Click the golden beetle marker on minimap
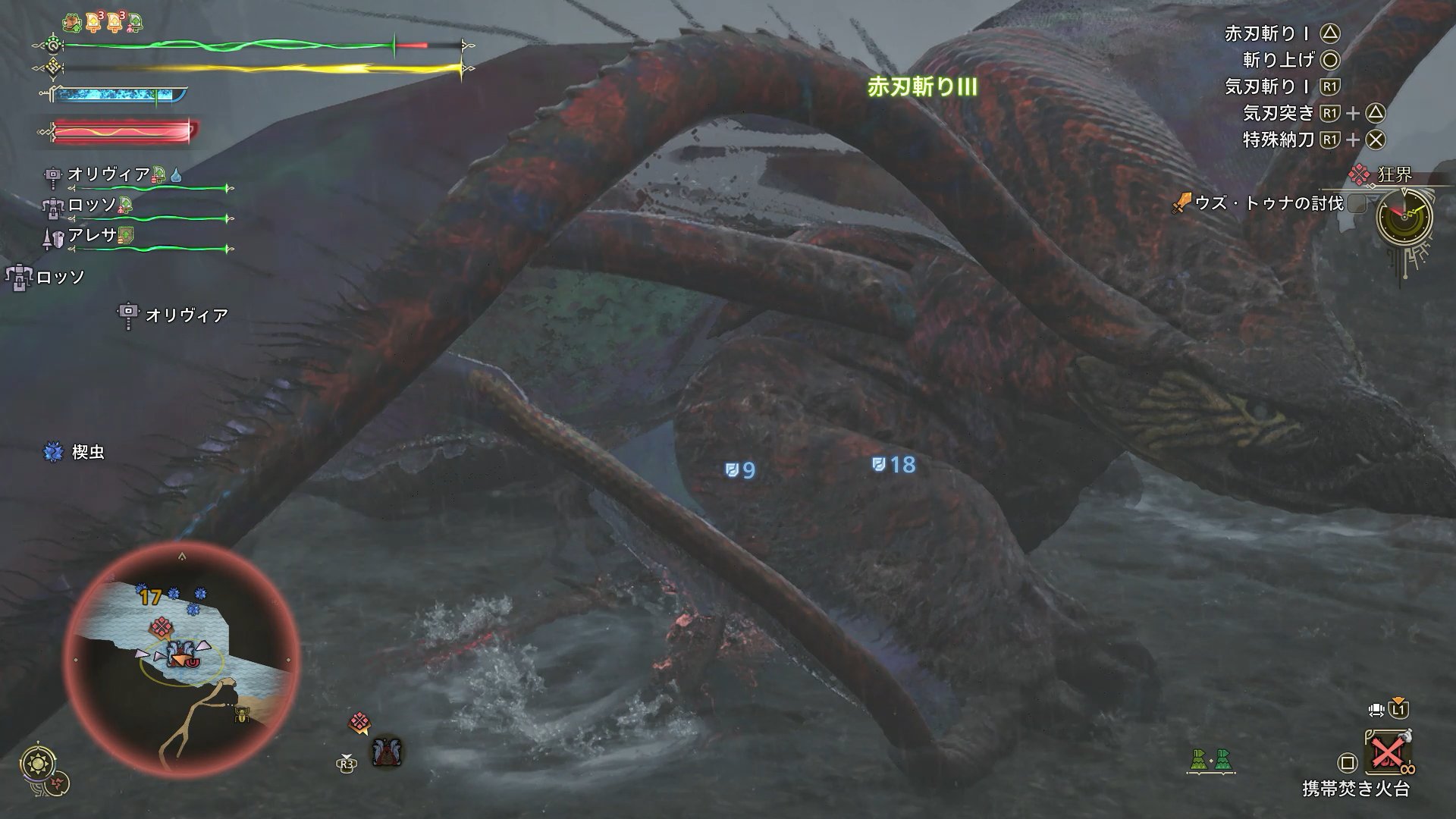 point(243,714)
